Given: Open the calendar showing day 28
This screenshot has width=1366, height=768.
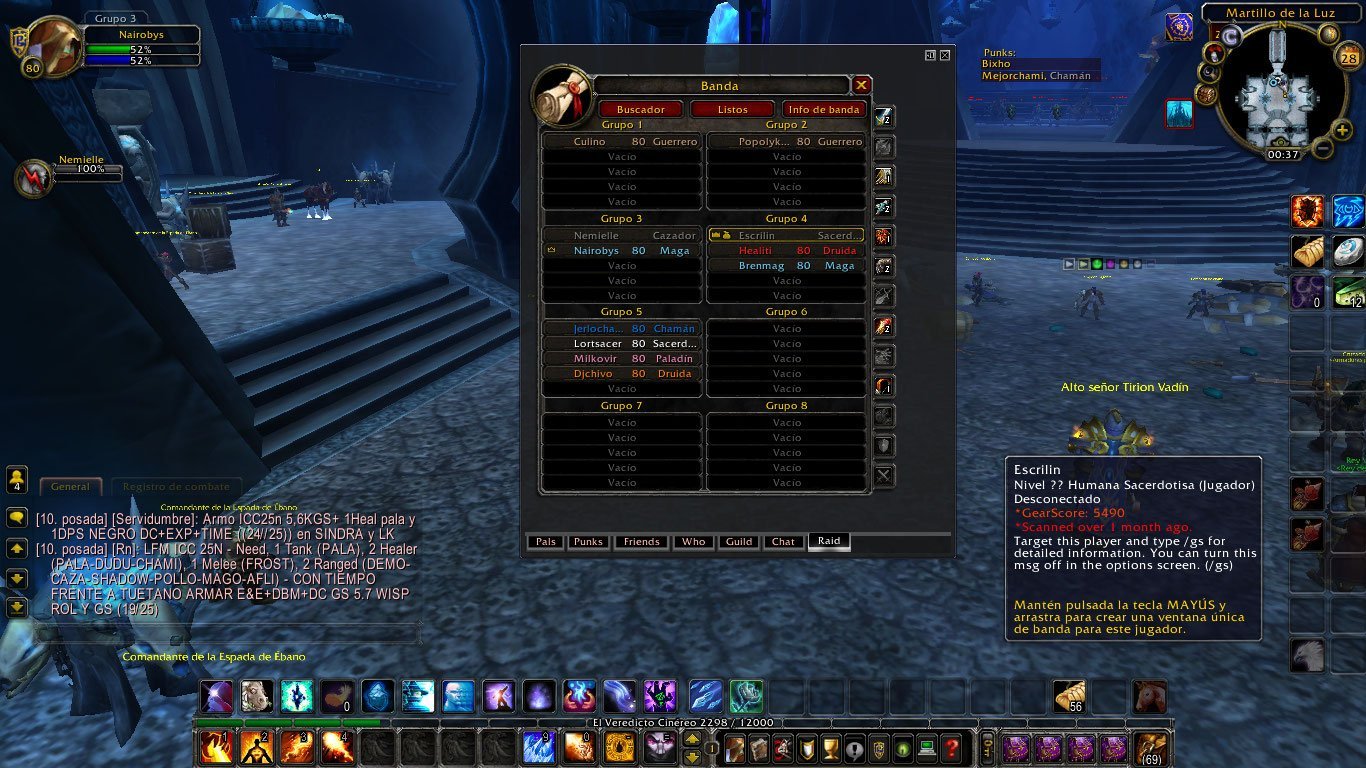Looking at the screenshot, I should tap(1348, 58).
